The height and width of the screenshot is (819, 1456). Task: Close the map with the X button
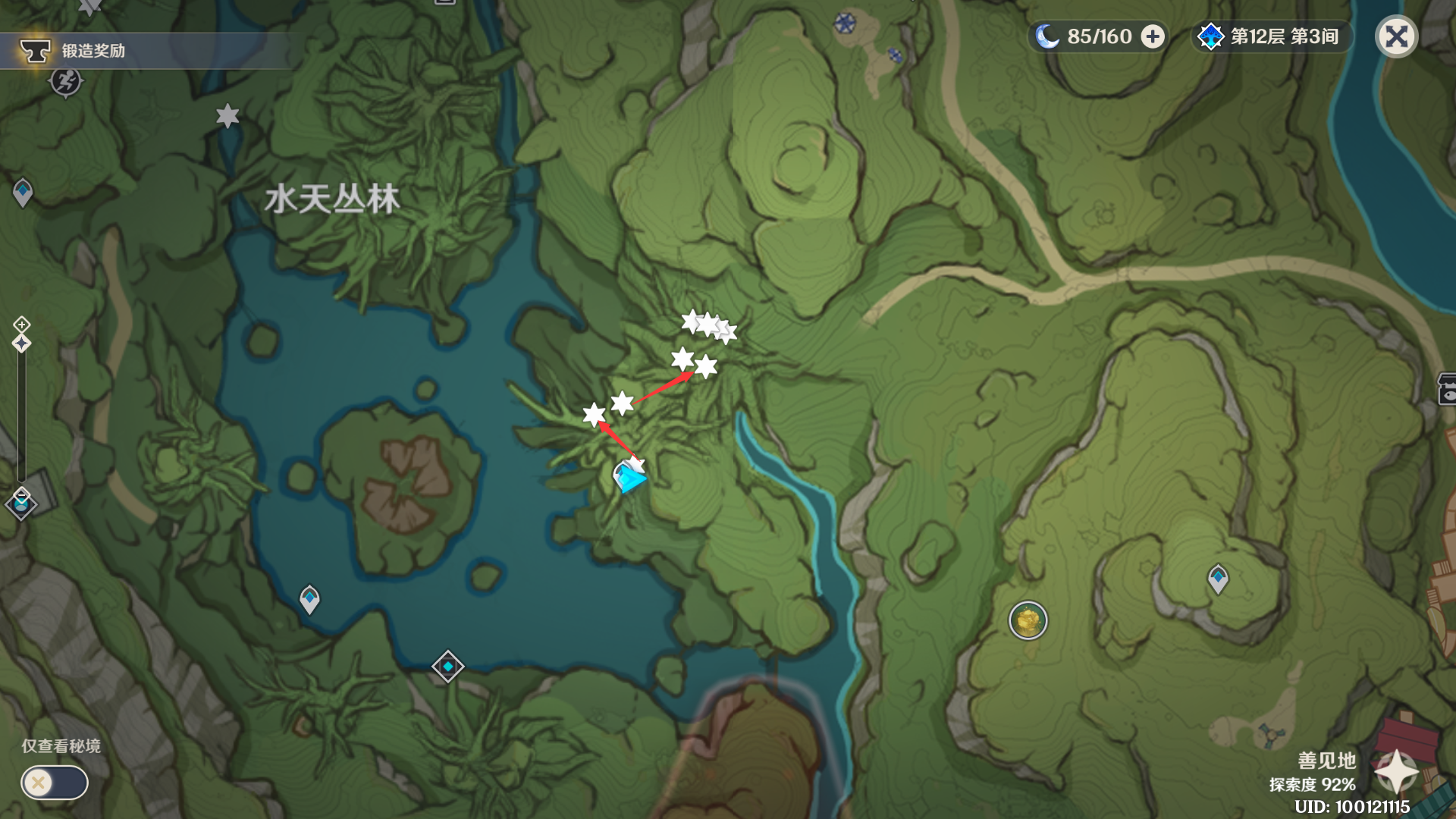pyautogui.click(x=1396, y=36)
